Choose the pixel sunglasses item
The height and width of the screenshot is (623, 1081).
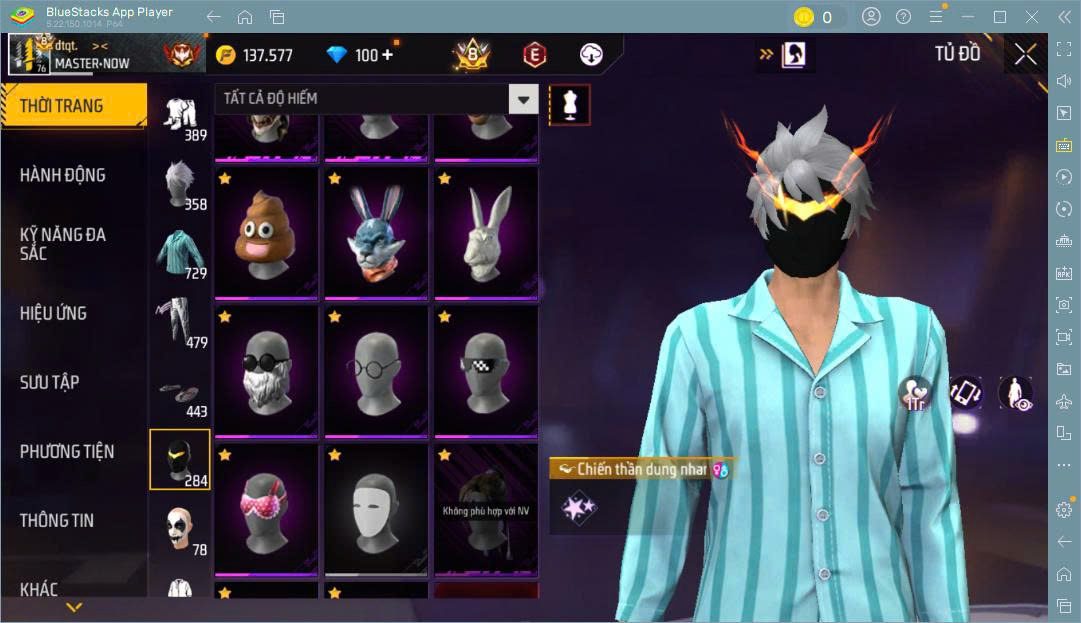pyautogui.click(x=484, y=371)
